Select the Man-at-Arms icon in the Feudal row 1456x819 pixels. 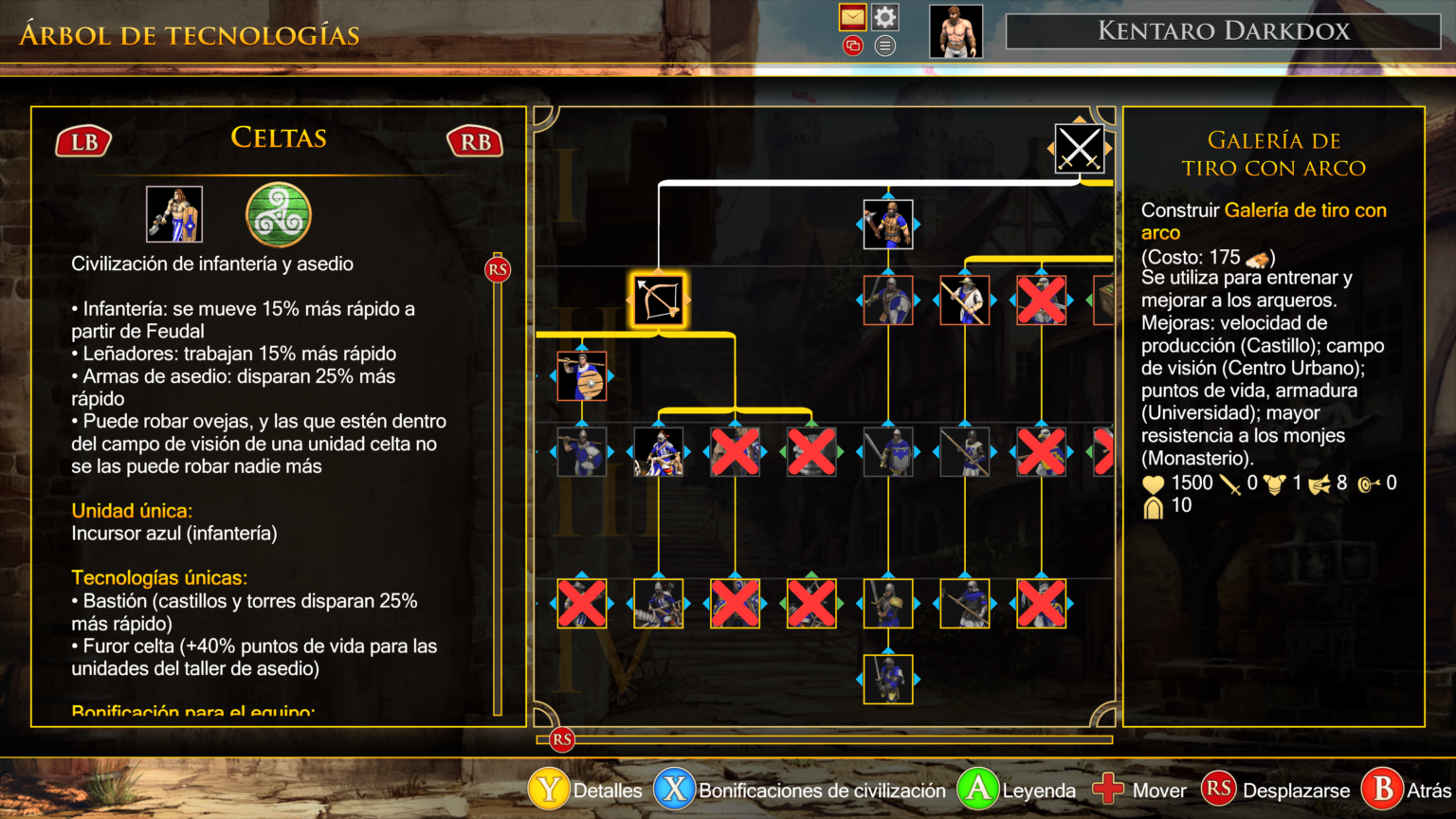coord(889,299)
